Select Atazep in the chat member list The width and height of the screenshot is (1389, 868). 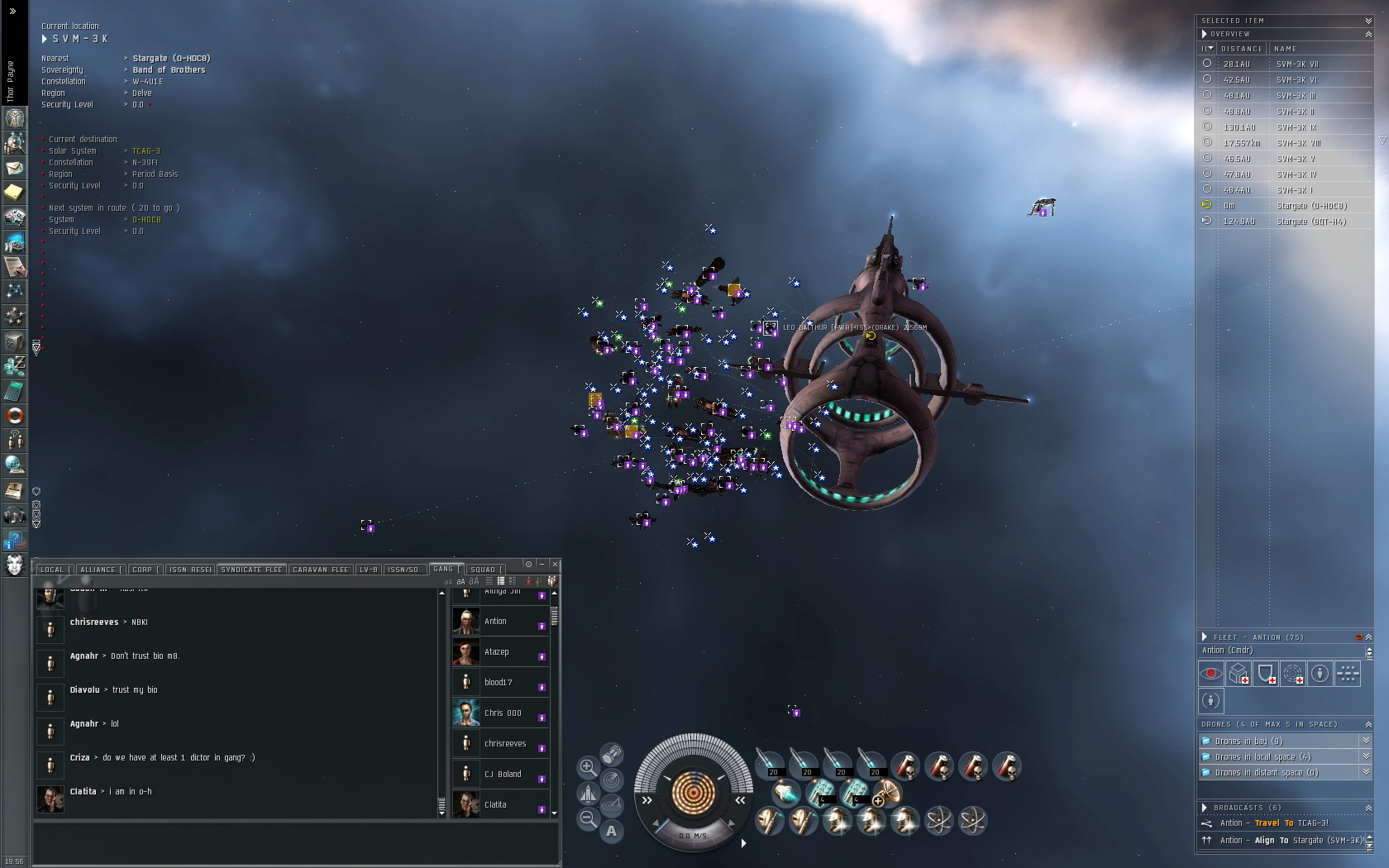(497, 652)
